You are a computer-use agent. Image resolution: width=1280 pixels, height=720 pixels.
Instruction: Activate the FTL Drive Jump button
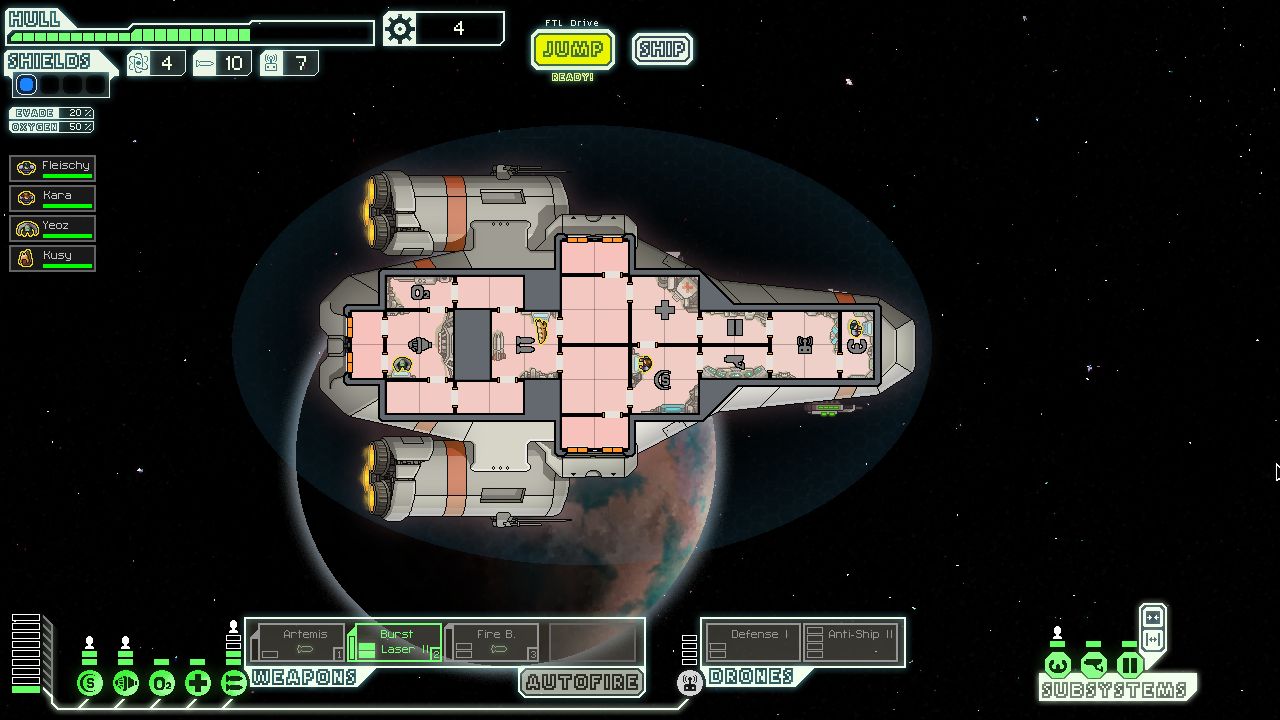572,49
